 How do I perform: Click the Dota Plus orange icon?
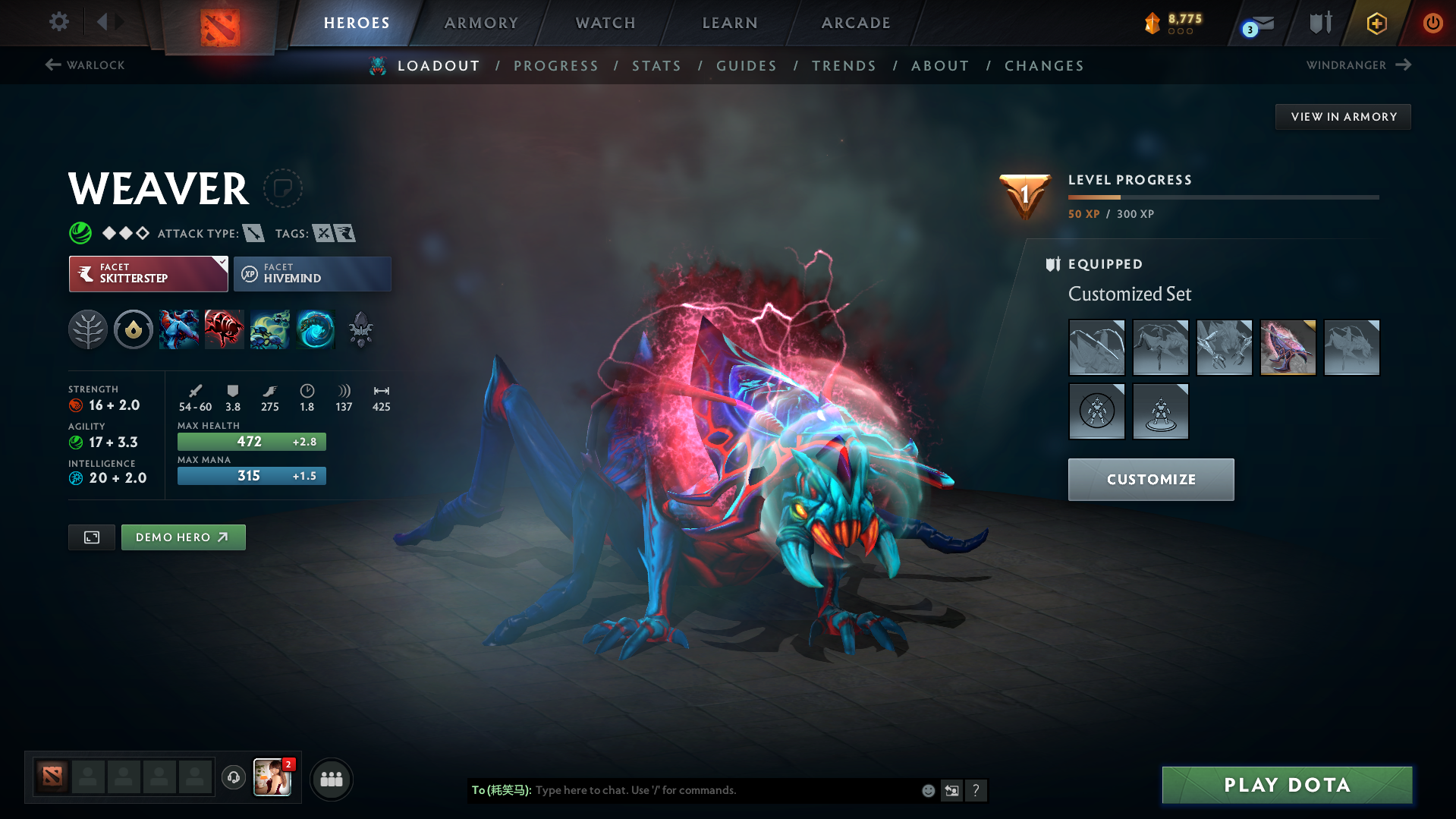pos(1376,23)
